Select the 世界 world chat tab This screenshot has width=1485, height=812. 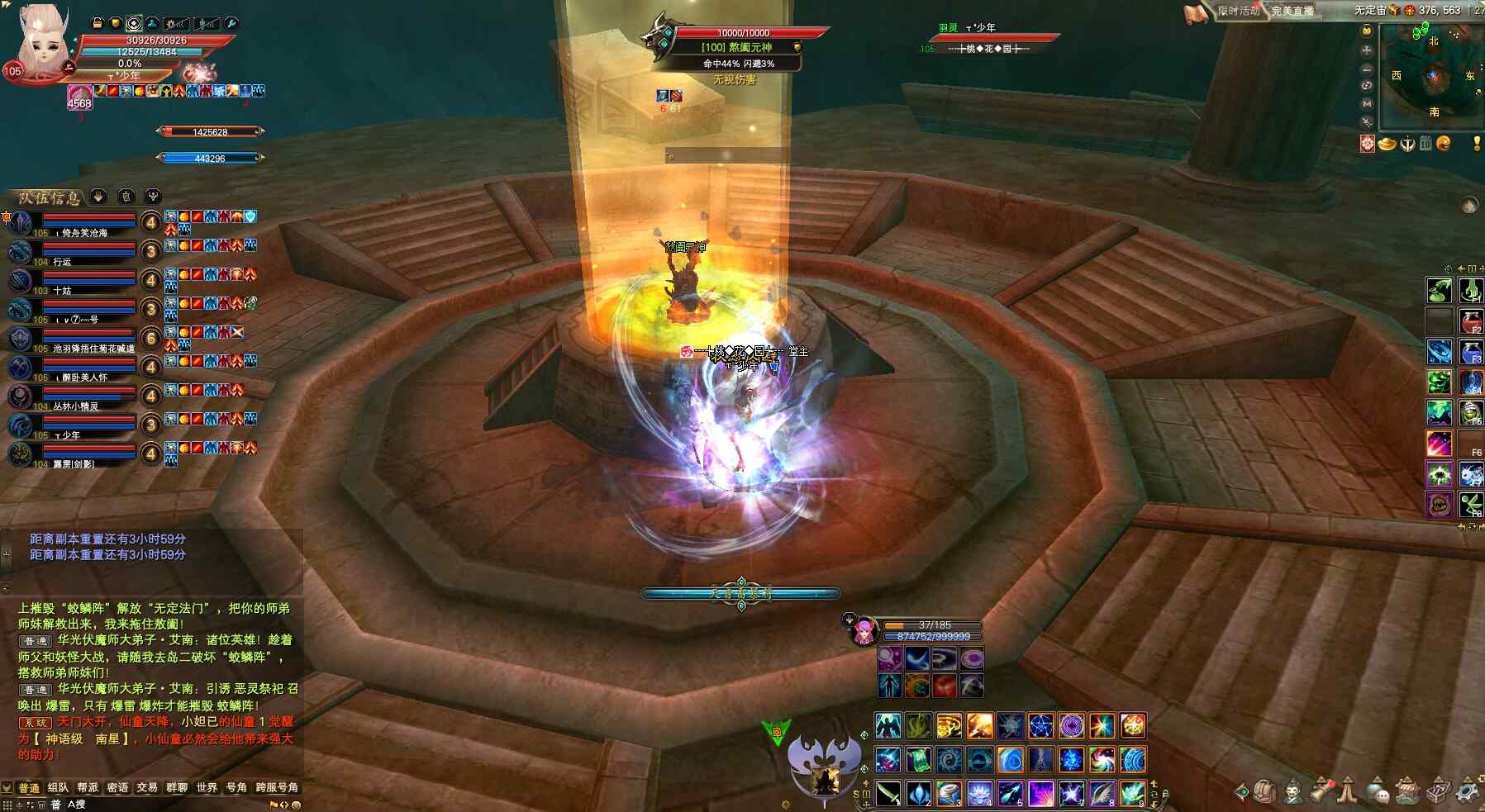[207, 787]
